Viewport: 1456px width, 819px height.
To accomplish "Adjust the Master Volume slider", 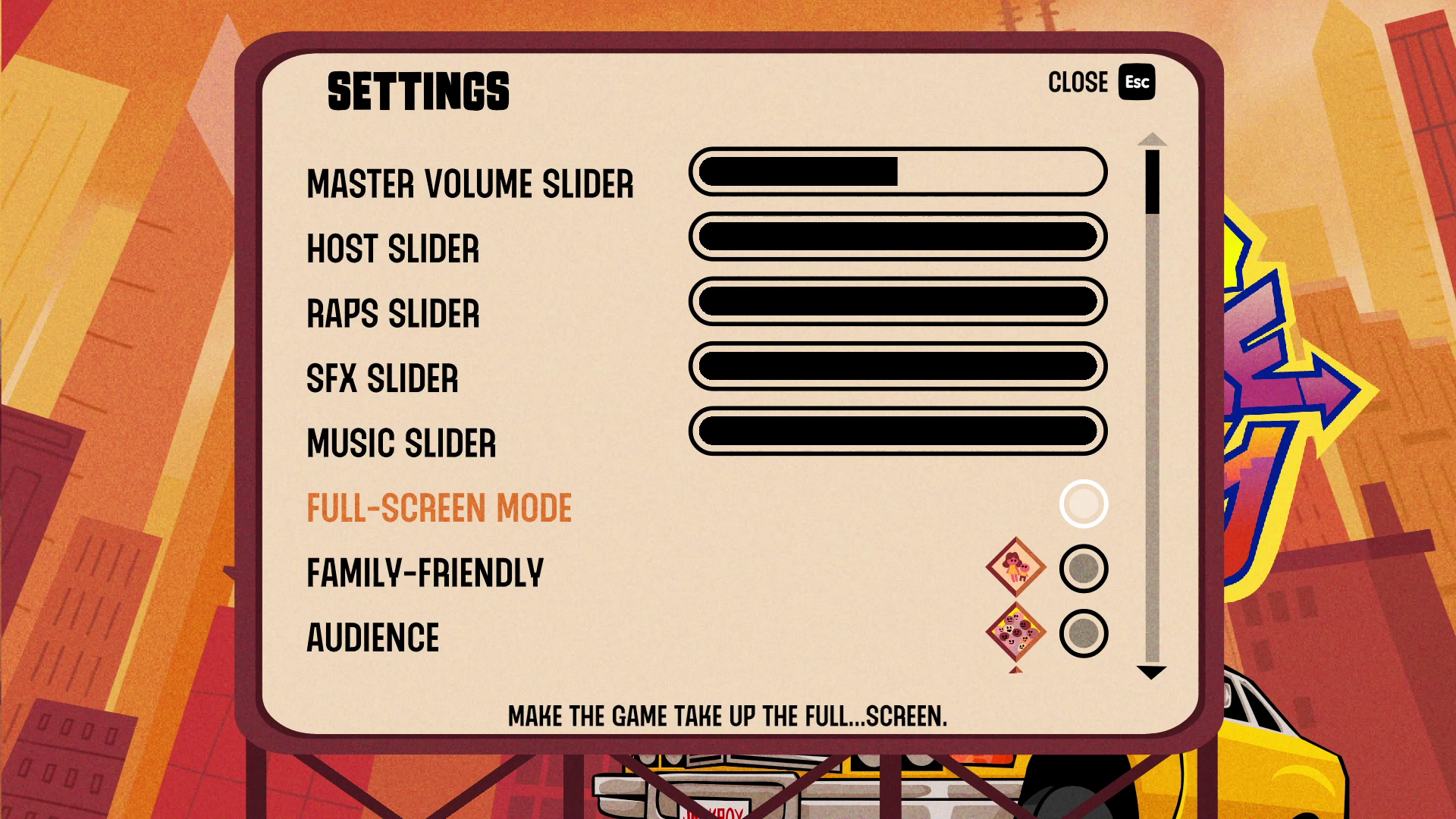I will click(x=897, y=172).
